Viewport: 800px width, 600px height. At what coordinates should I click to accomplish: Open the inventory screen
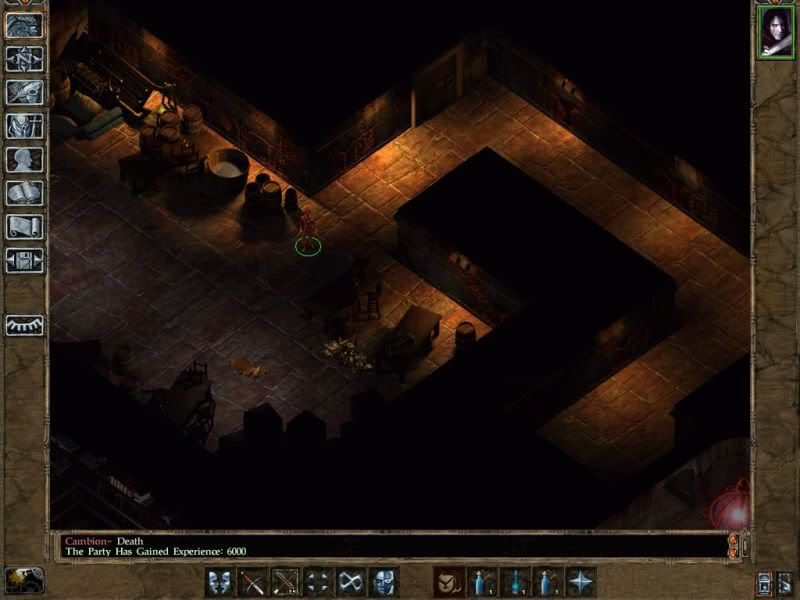pyautogui.click(x=24, y=125)
